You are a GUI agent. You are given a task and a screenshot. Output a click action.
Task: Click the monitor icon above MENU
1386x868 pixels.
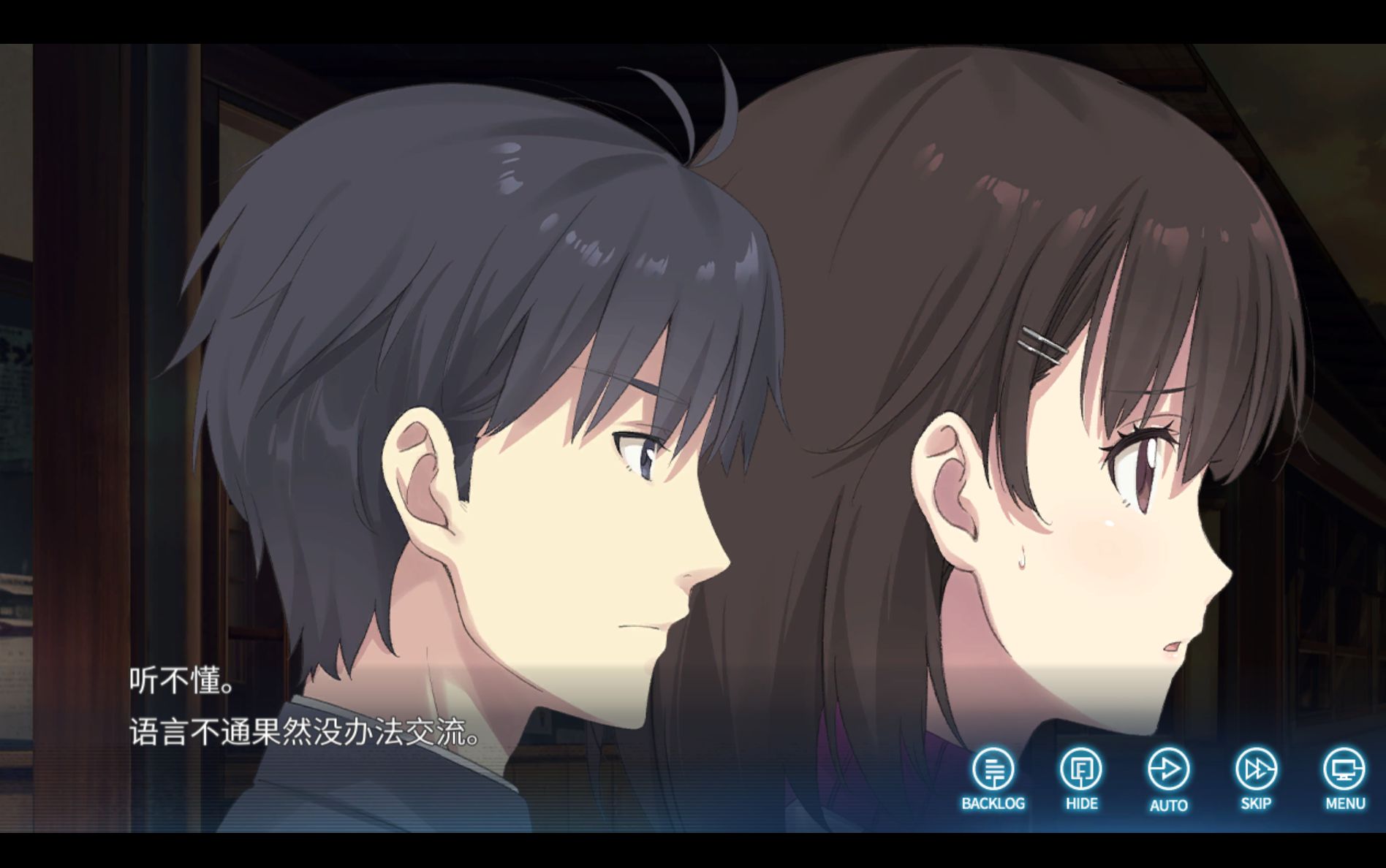tap(1344, 769)
